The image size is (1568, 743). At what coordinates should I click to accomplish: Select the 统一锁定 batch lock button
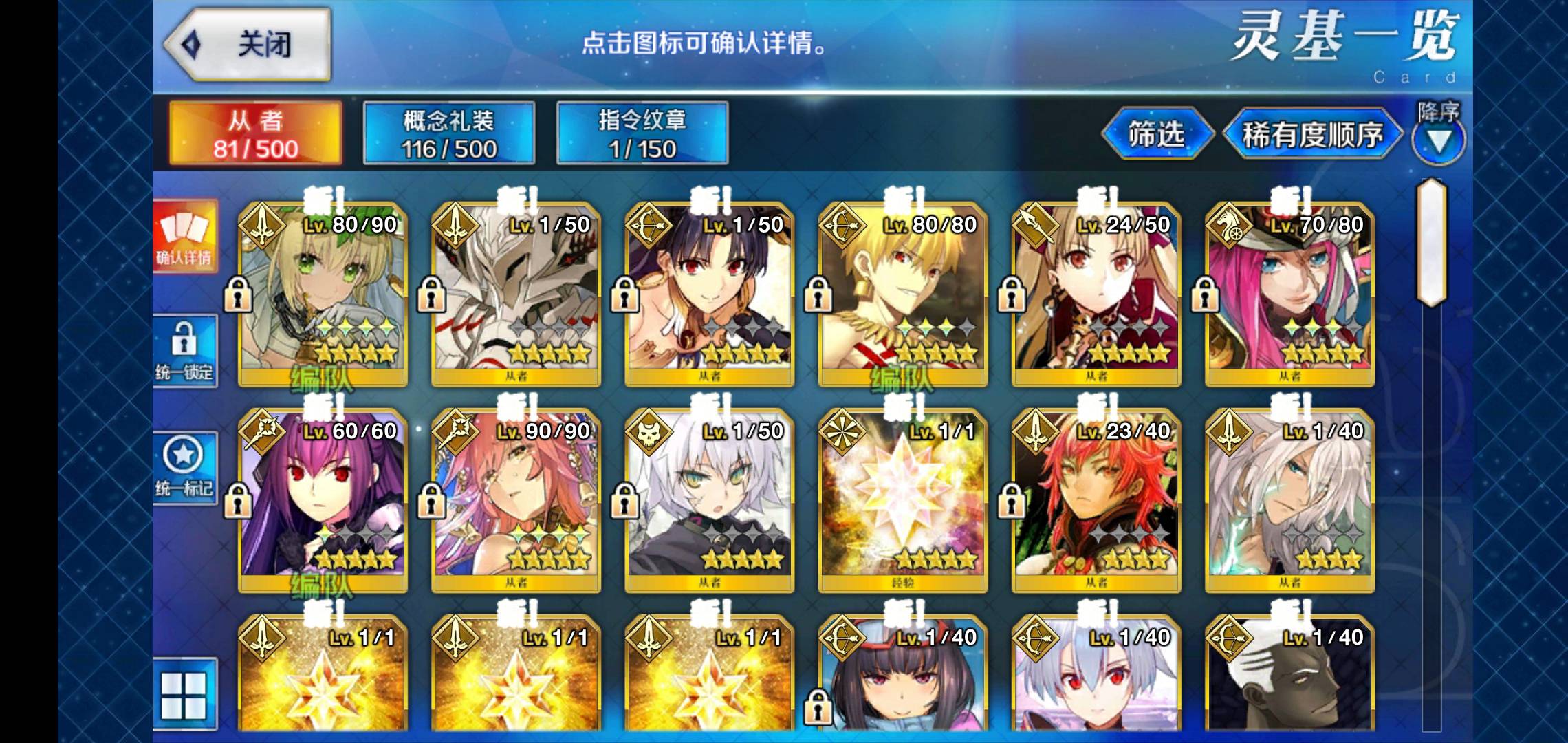(x=184, y=351)
